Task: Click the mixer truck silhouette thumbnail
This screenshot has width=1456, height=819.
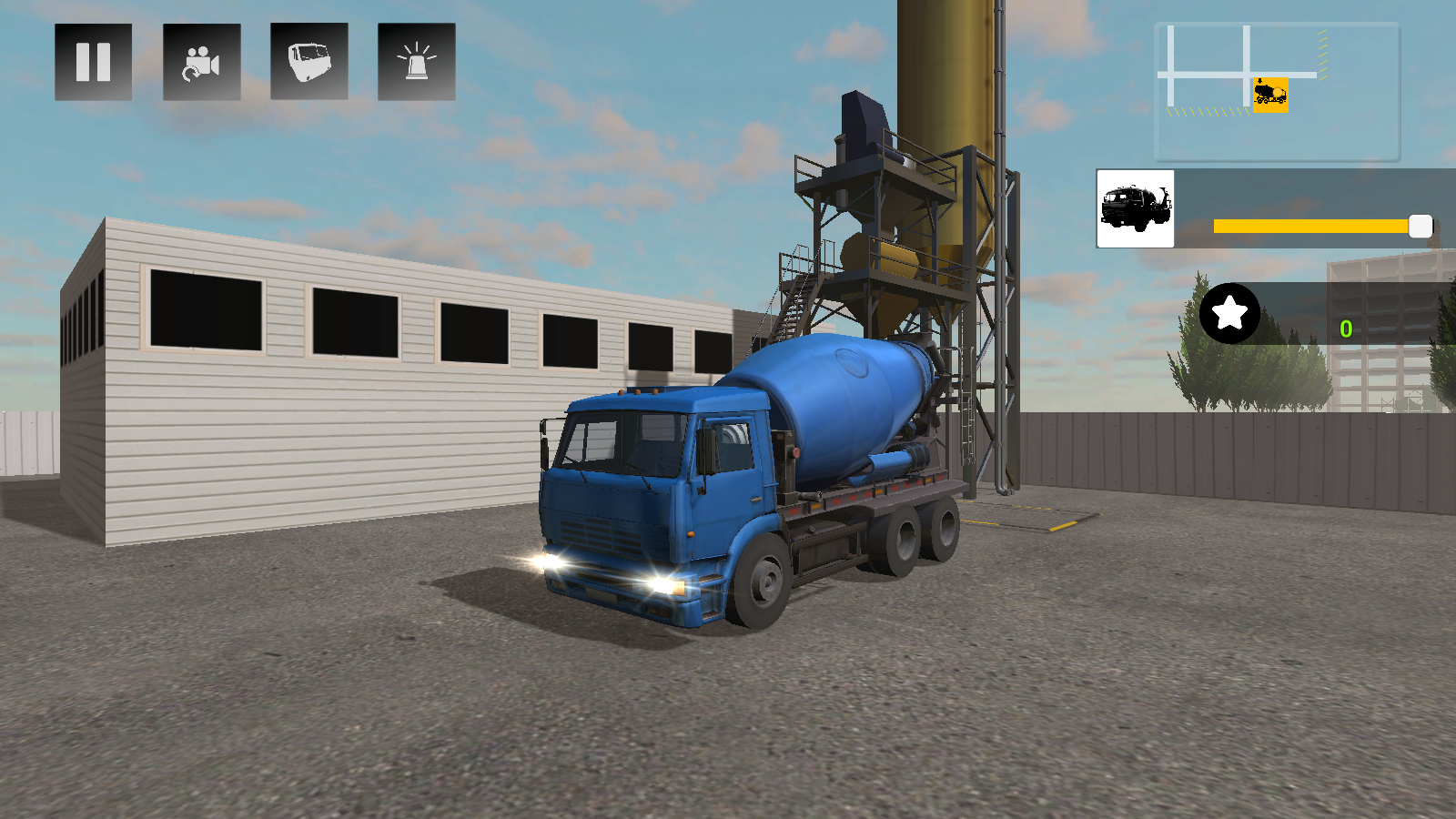Action: (x=1135, y=207)
